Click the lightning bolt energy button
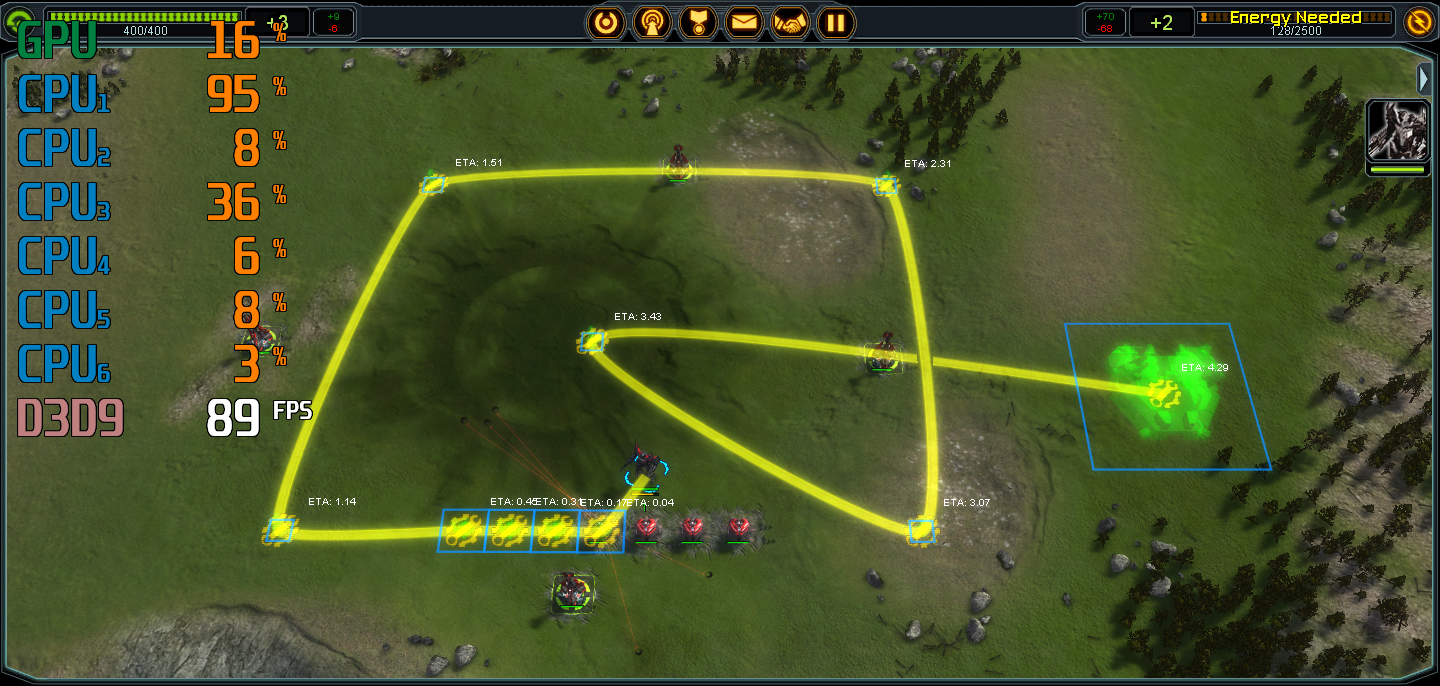Screen dimensions: 1440x686 [1418, 22]
